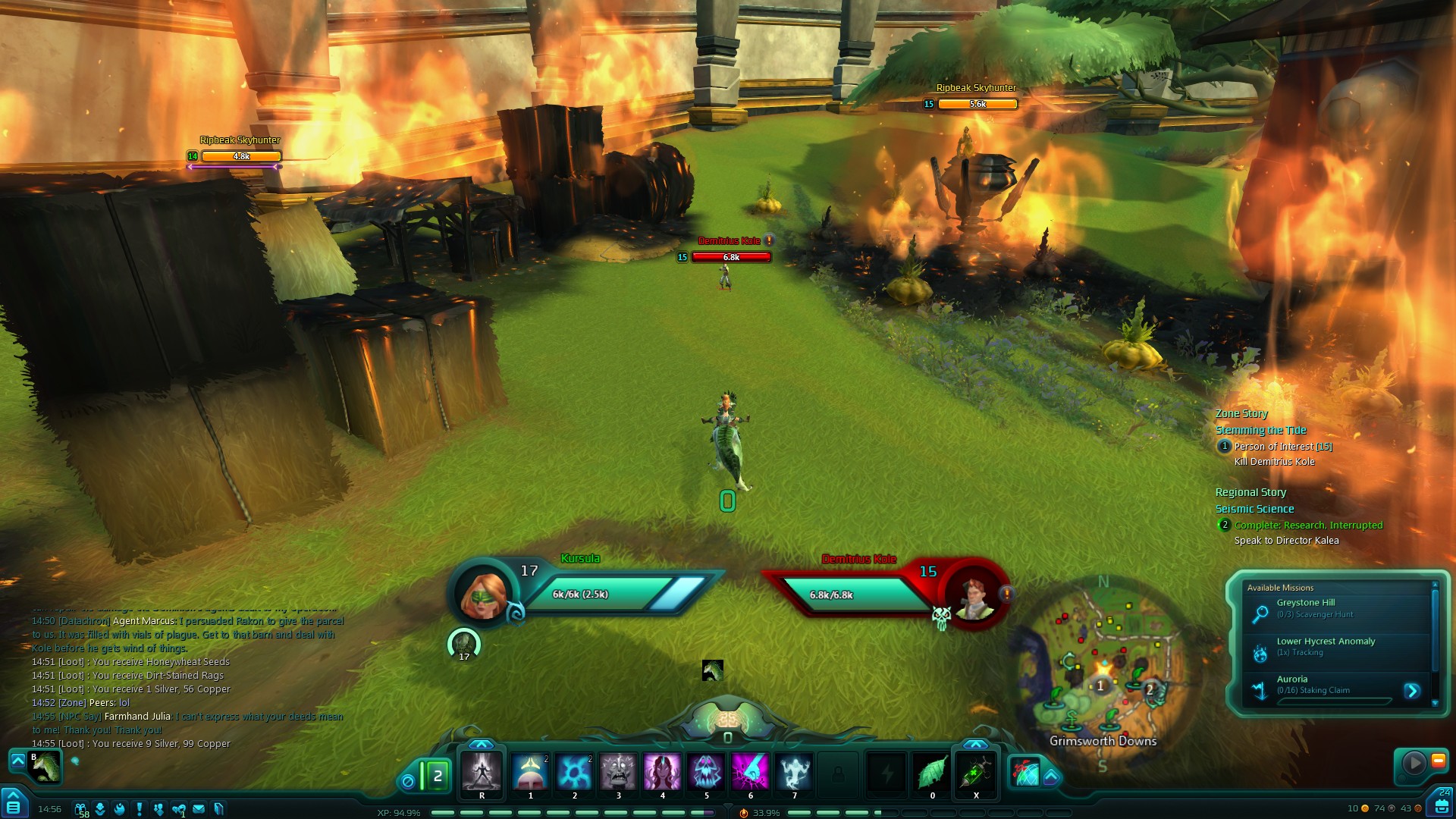Open the minimap of Grimsworth Downs
The image size is (1456, 819).
[1102, 667]
